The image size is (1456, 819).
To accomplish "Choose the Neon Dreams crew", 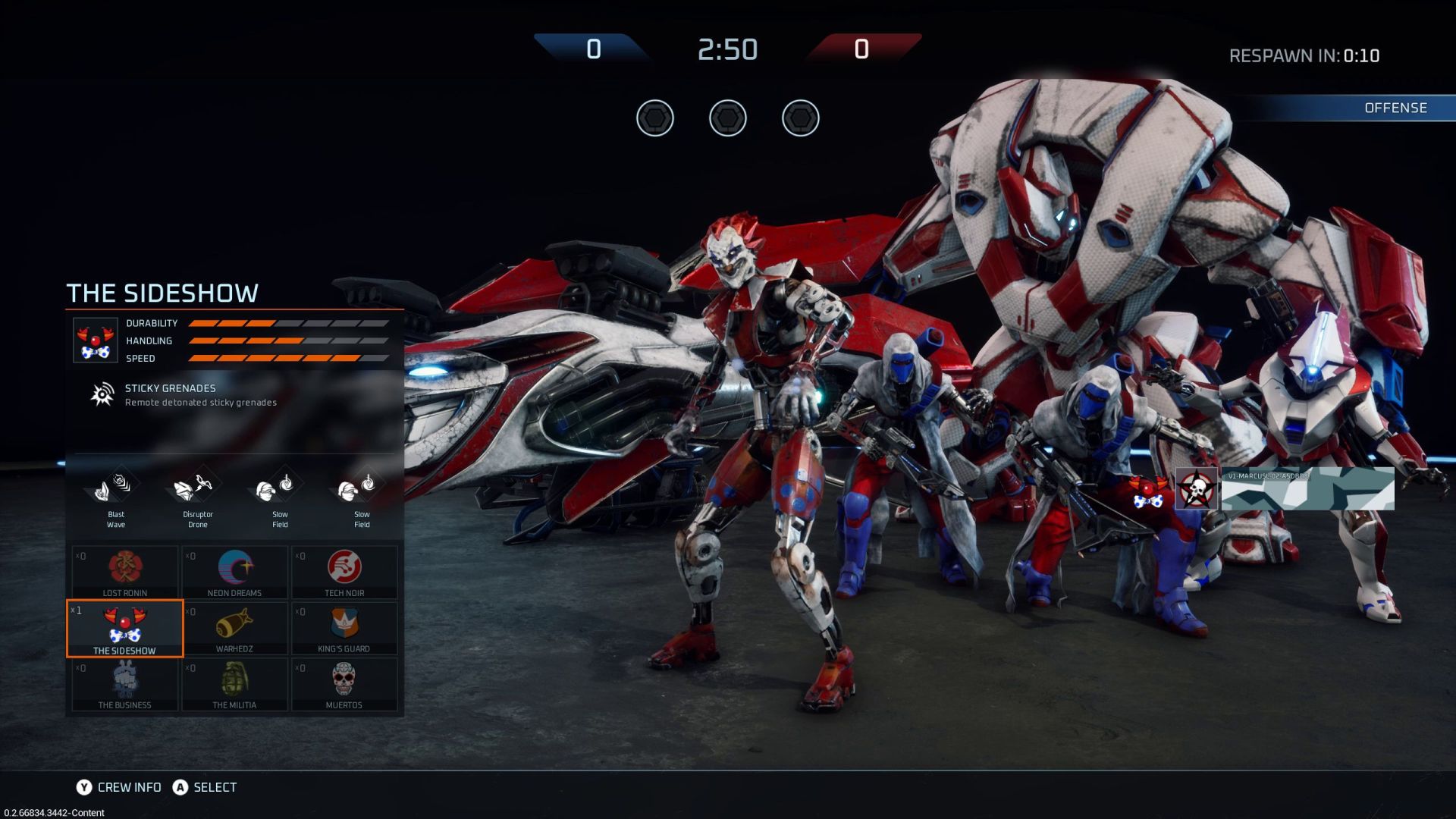I will (234, 572).
